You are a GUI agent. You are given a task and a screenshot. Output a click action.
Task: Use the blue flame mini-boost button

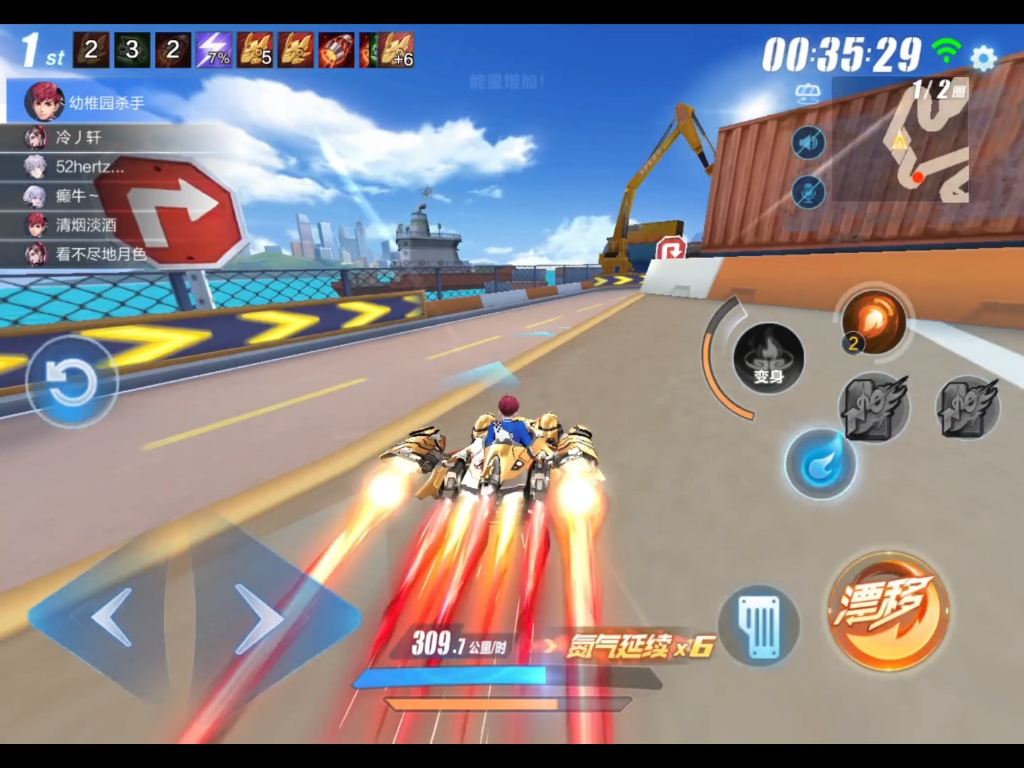pyautogui.click(x=820, y=464)
